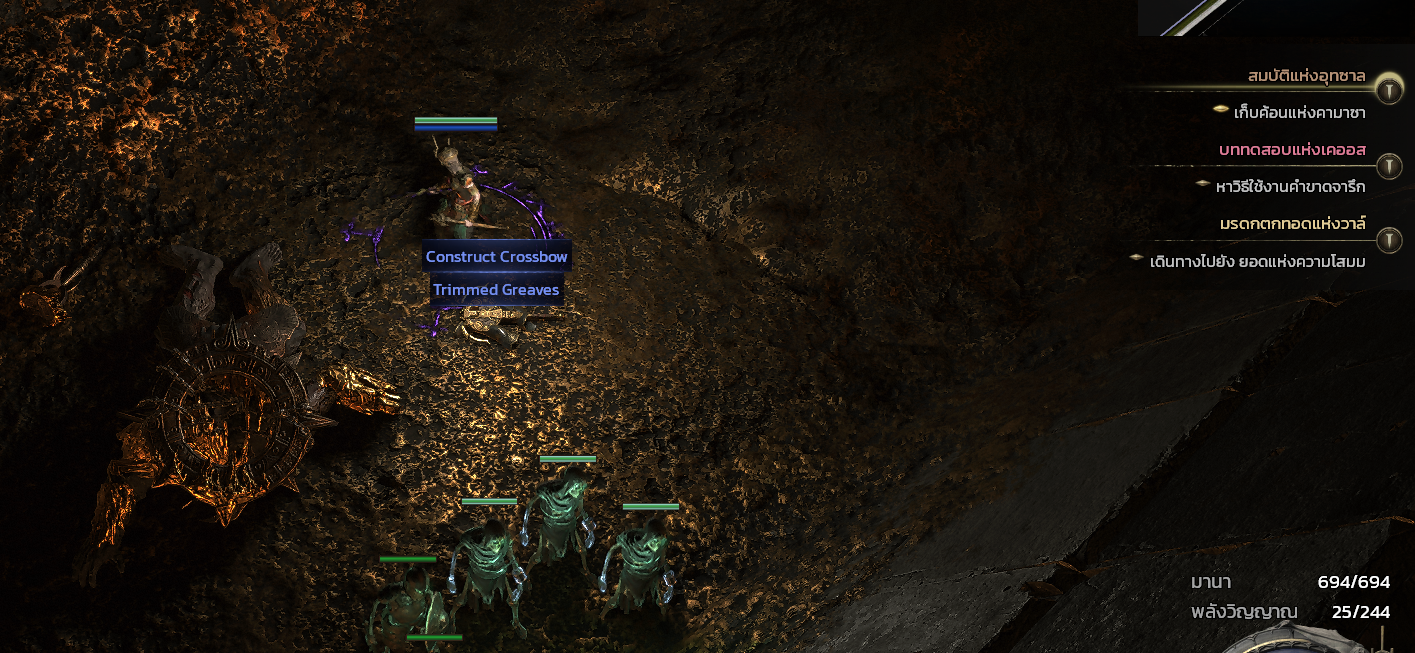Toggle pin icon beside มรดกตกทอดแห่งวาล์ quest
This screenshot has height=653, width=1415.
(x=1388, y=240)
